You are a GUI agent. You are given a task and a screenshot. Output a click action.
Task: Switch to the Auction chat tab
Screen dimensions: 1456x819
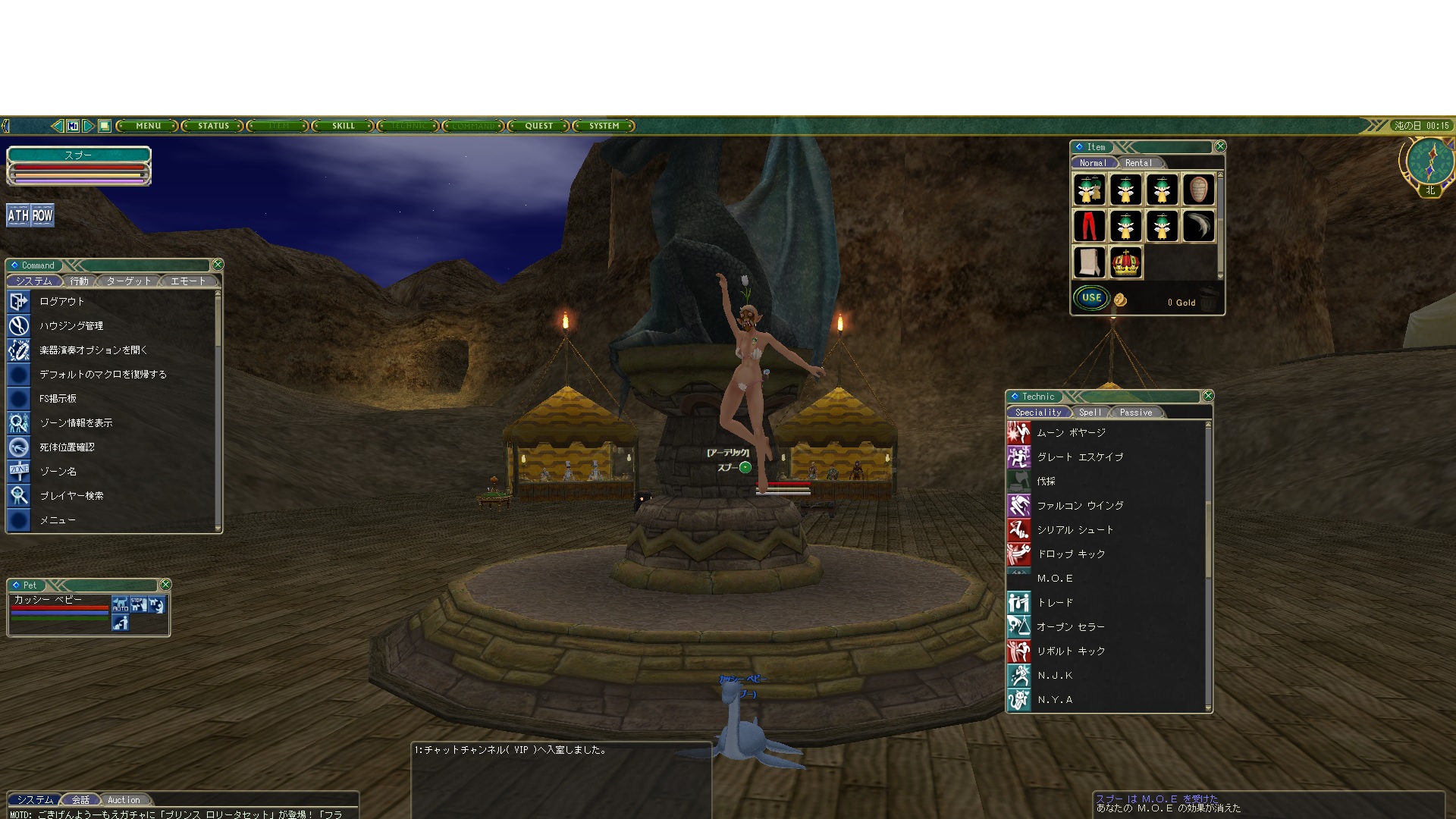124,800
